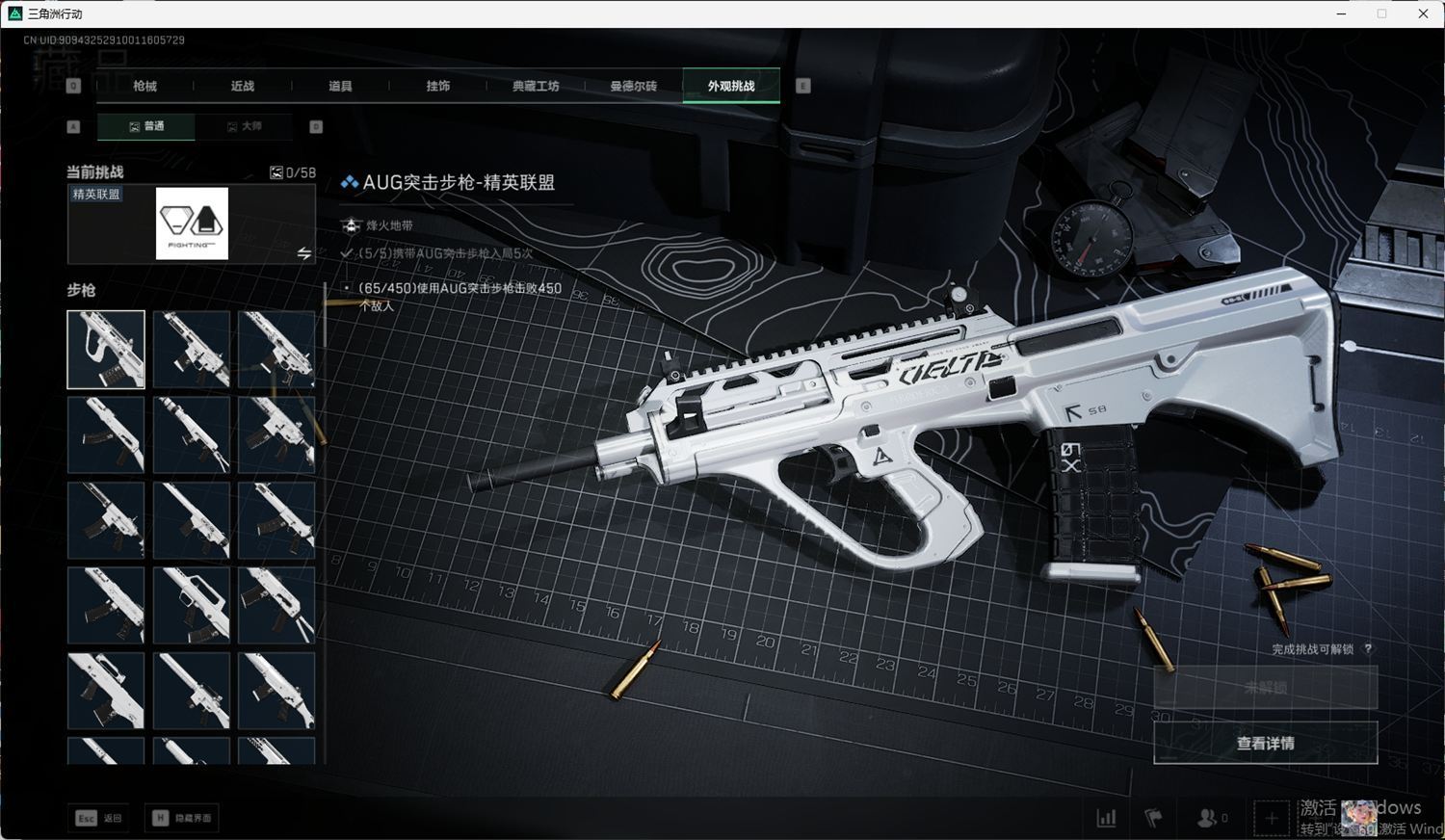Select the 外观挑战 tab

click(x=731, y=86)
